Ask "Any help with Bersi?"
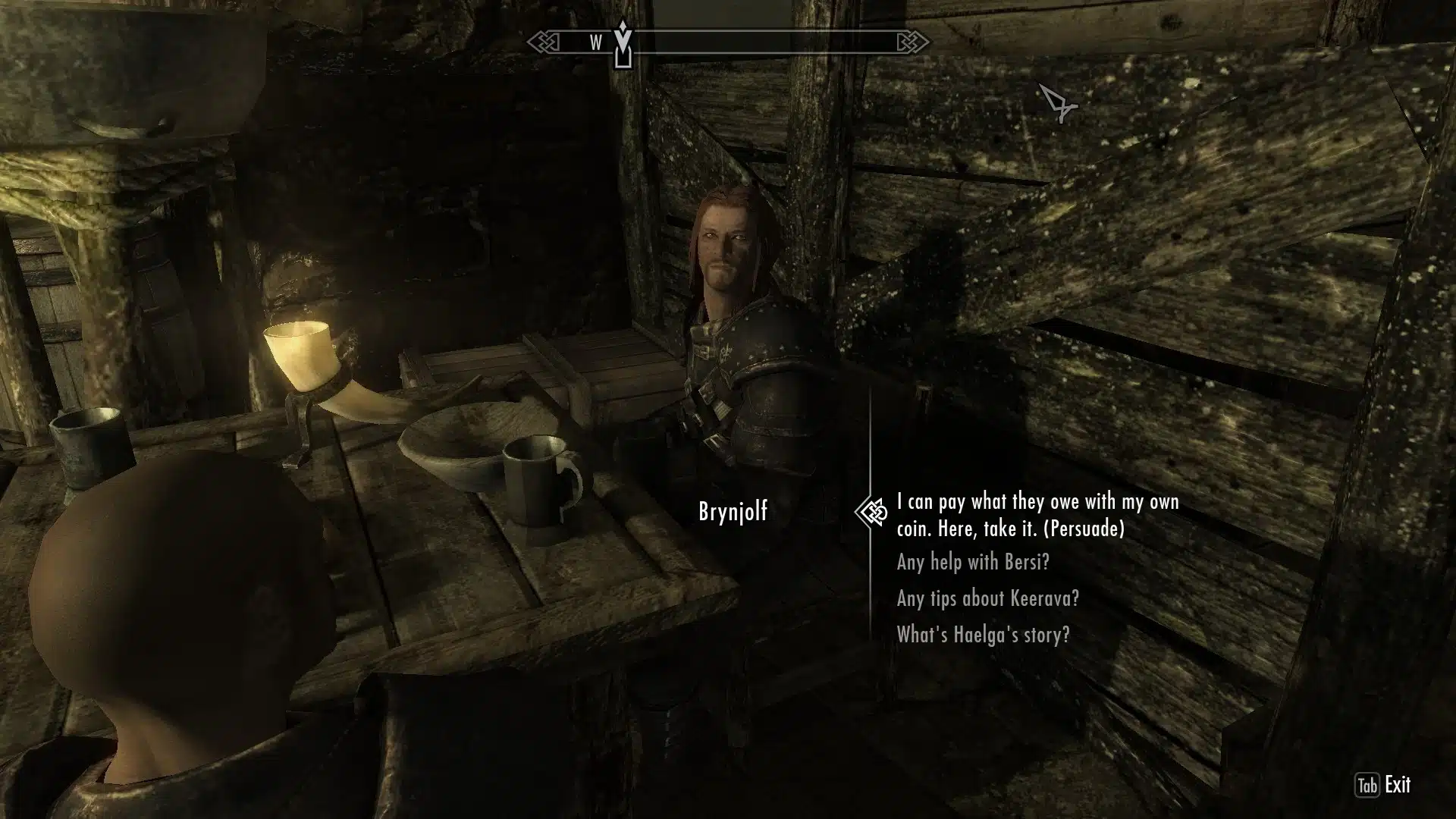The image size is (1456, 819). click(973, 562)
